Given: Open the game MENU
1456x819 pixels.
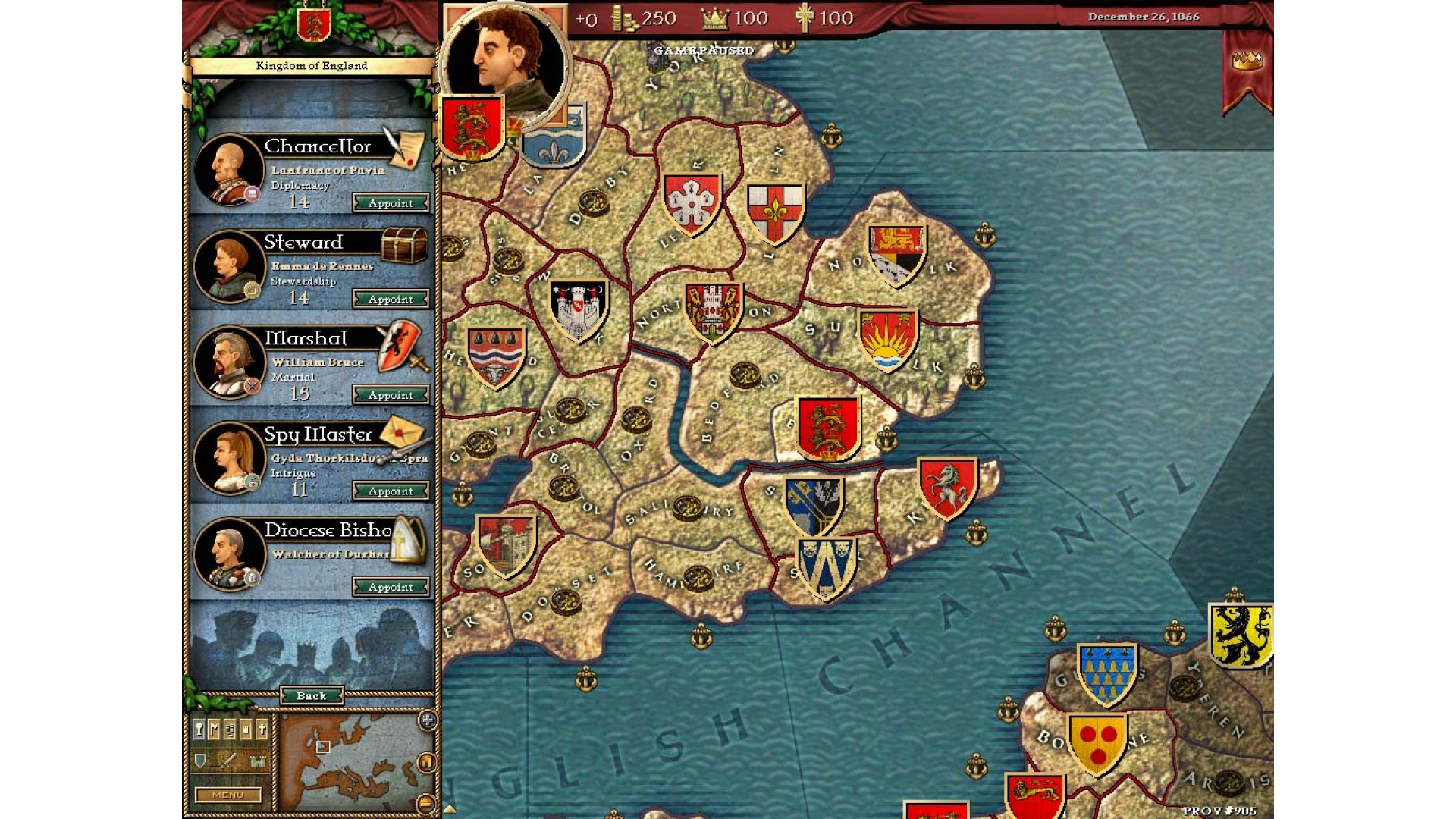Looking at the screenshot, I should coord(227,795).
